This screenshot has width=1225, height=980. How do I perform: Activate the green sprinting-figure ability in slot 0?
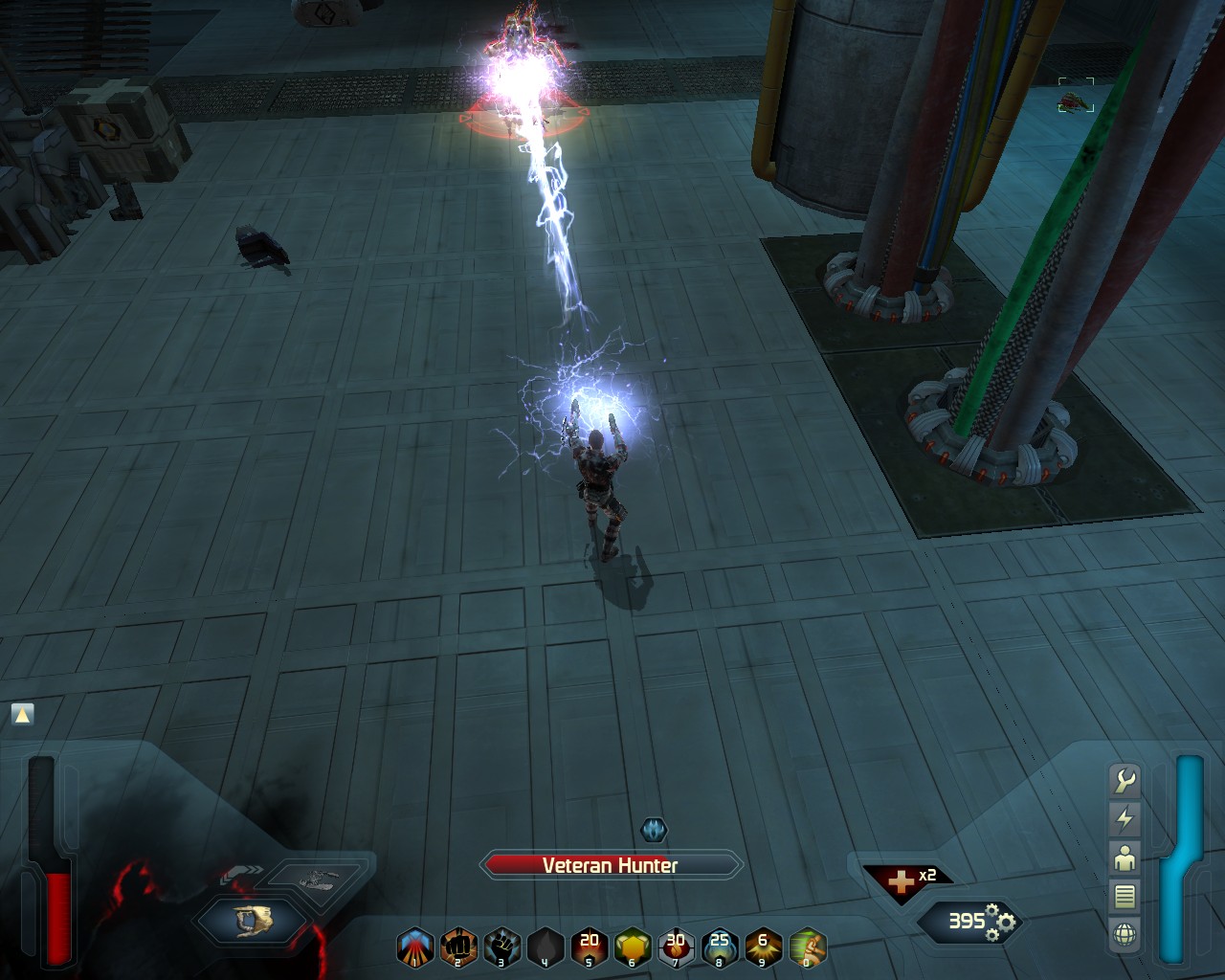[807, 947]
